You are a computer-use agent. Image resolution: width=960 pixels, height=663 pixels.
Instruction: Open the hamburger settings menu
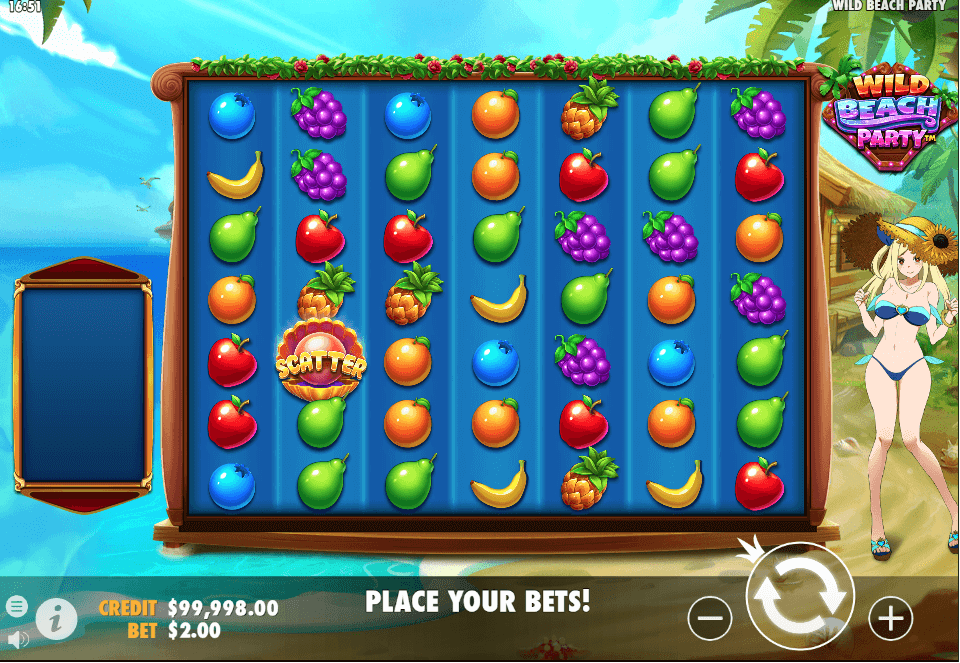[16, 606]
